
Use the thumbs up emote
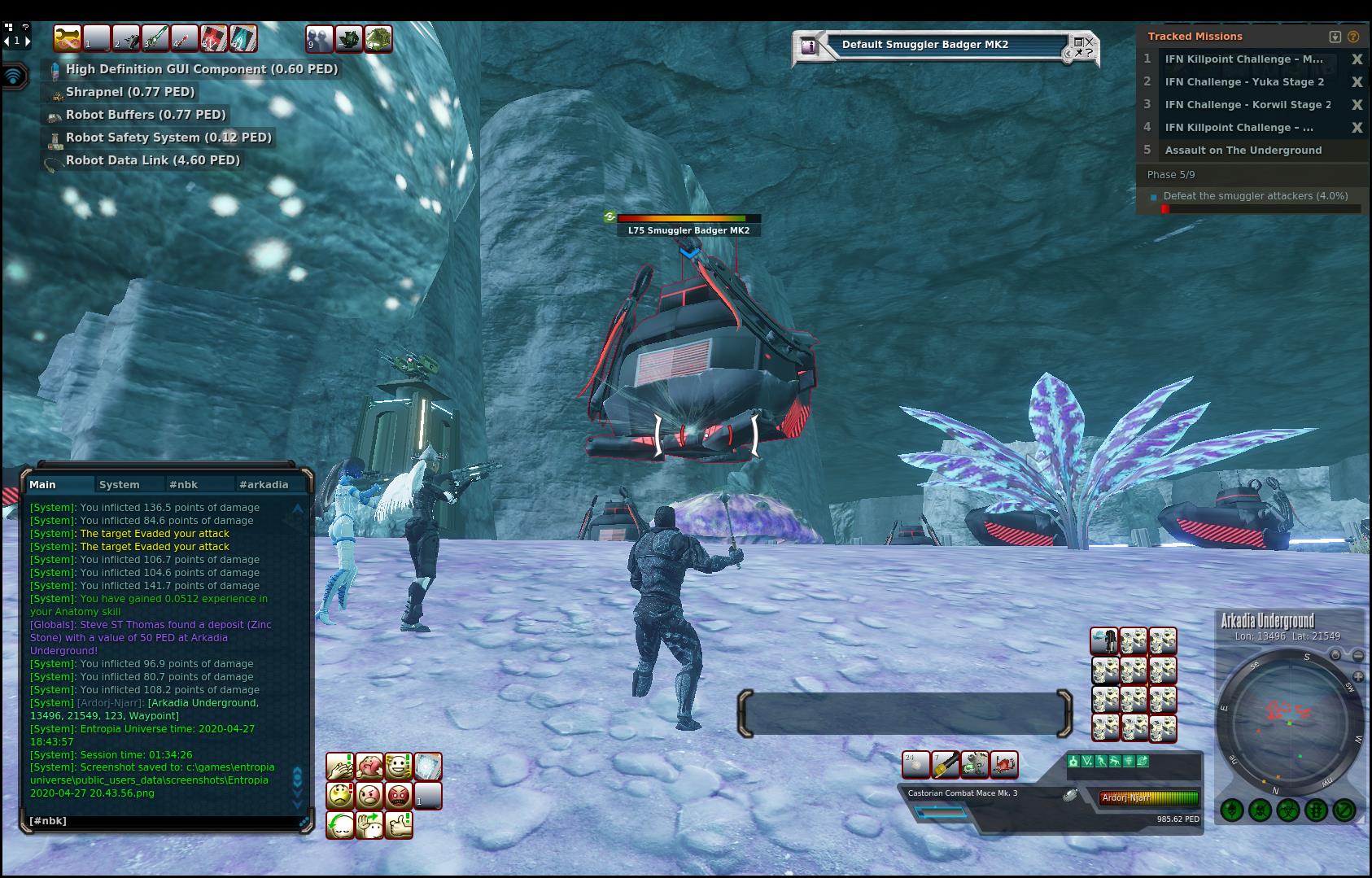(x=398, y=824)
